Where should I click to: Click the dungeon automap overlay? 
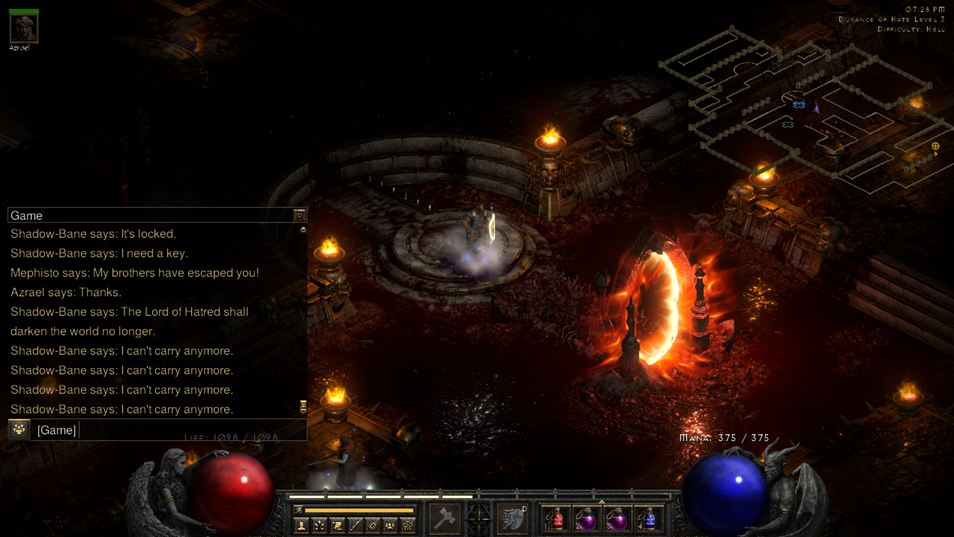[x=800, y=110]
